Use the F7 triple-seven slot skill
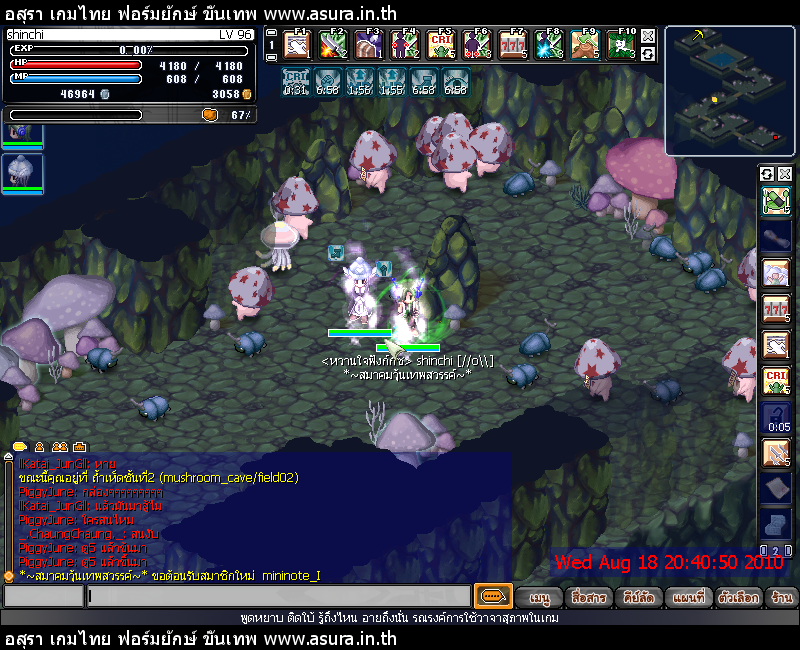800x650 pixels. pyautogui.click(x=513, y=45)
